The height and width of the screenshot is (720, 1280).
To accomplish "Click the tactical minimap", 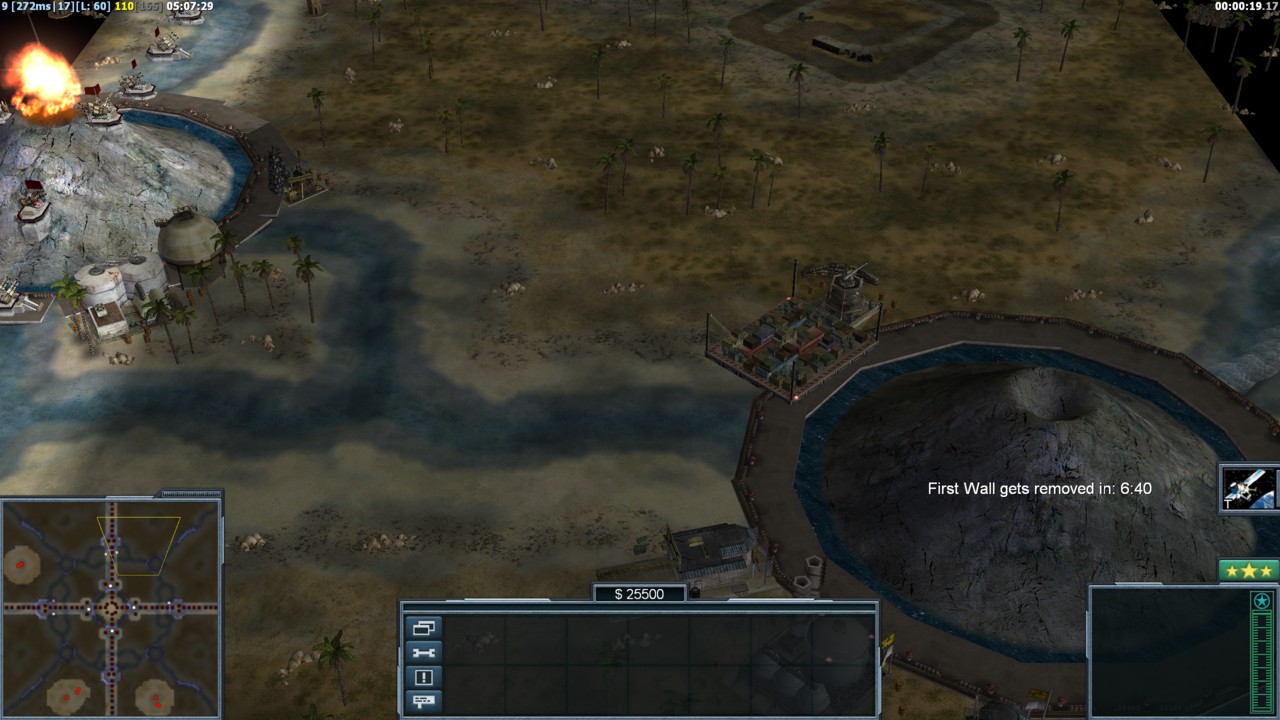I will (x=110, y=607).
